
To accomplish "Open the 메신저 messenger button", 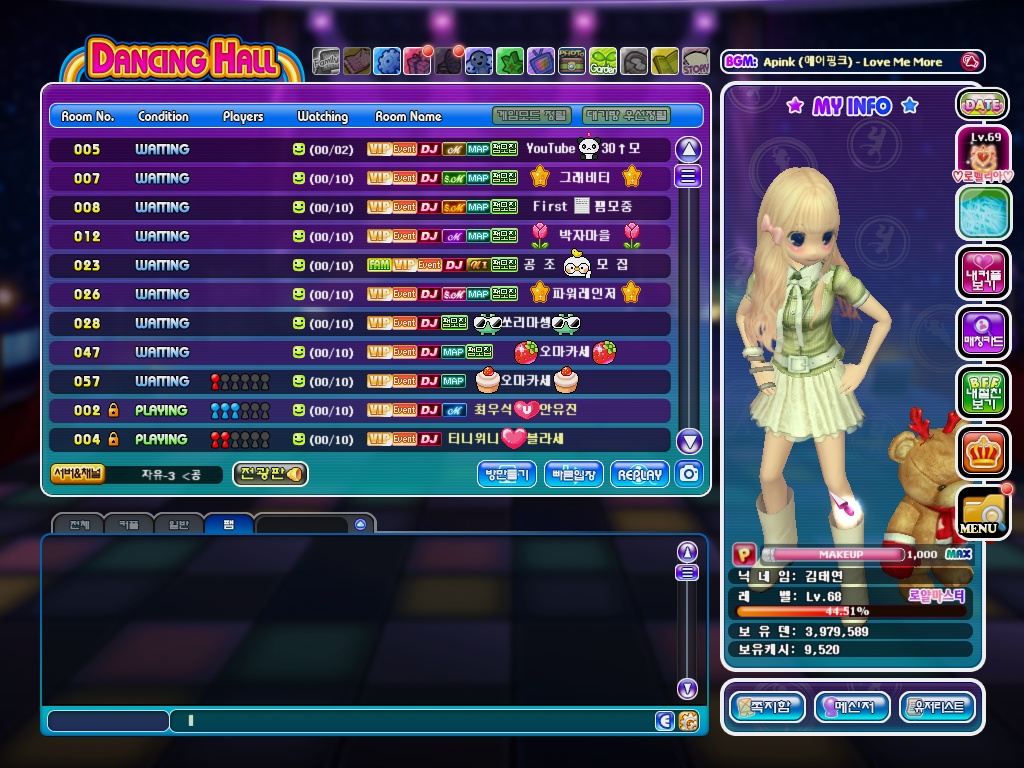I will (x=852, y=707).
